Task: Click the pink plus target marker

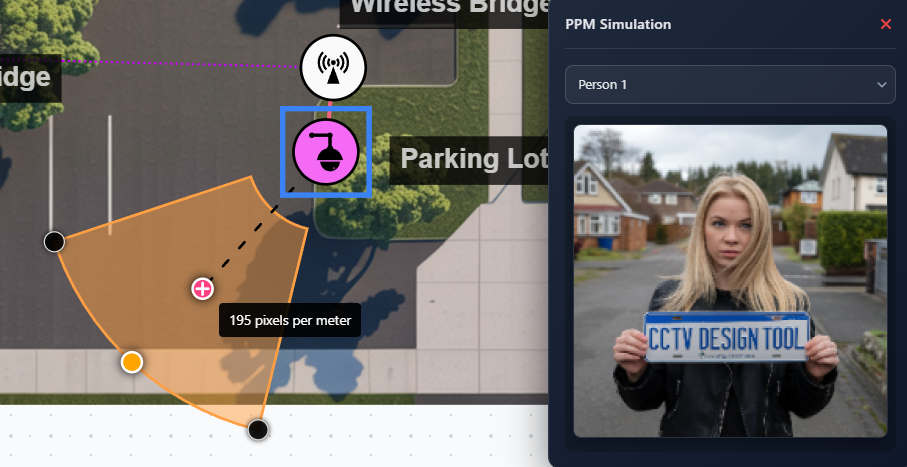Action: (203, 289)
